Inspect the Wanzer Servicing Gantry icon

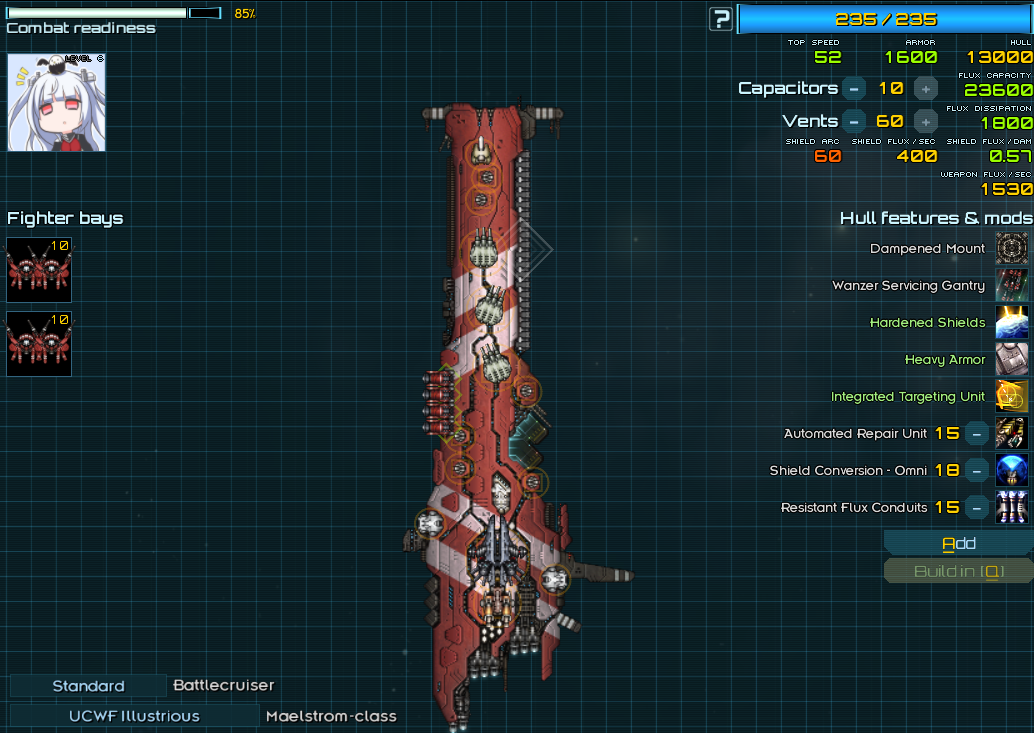(x=1012, y=286)
